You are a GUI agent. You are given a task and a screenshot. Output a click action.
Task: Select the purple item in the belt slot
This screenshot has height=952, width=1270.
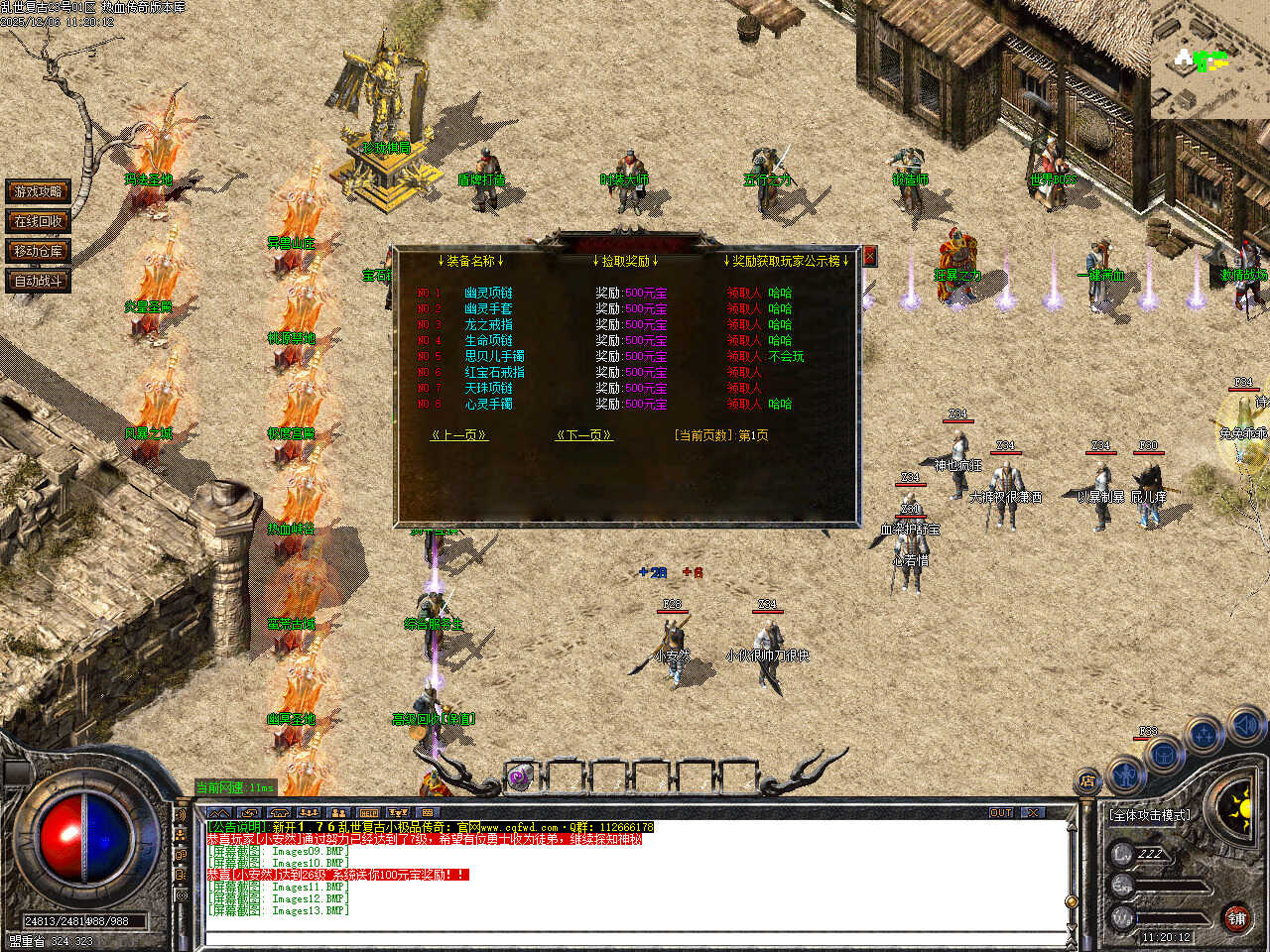tap(519, 777)
